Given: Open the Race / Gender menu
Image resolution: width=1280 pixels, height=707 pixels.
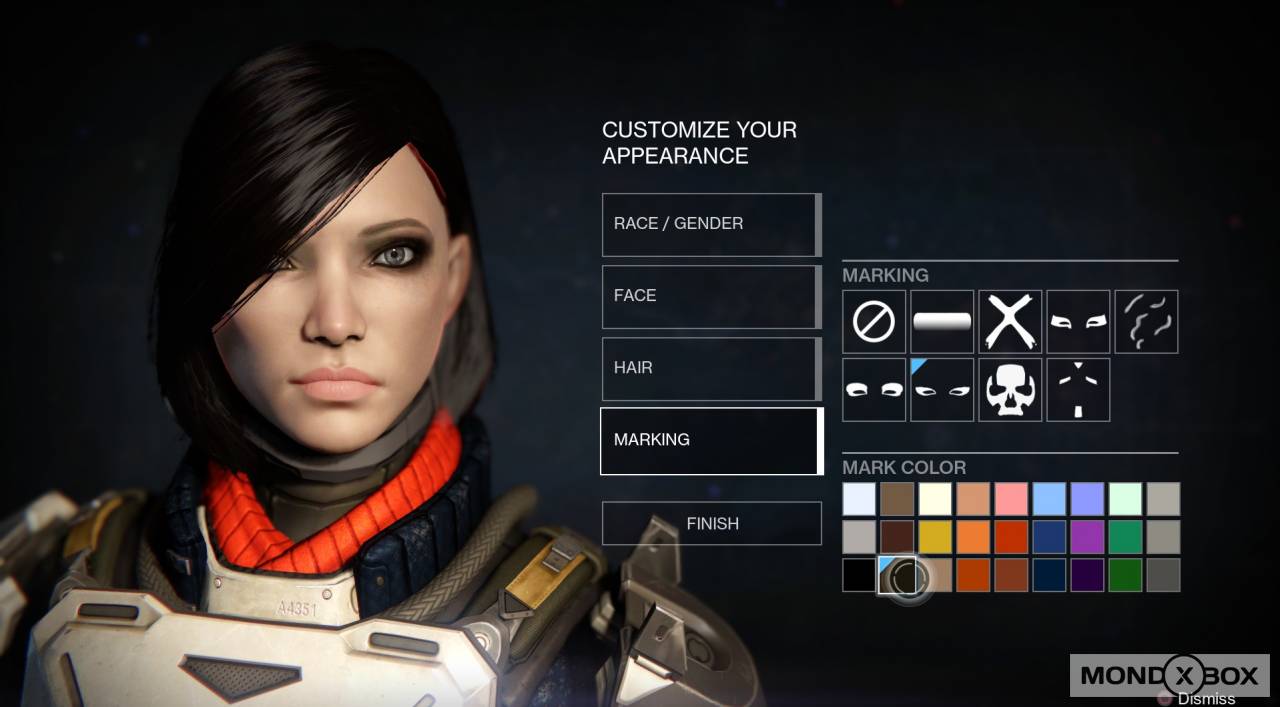Looking at the screenshot, I should point(711,224).
